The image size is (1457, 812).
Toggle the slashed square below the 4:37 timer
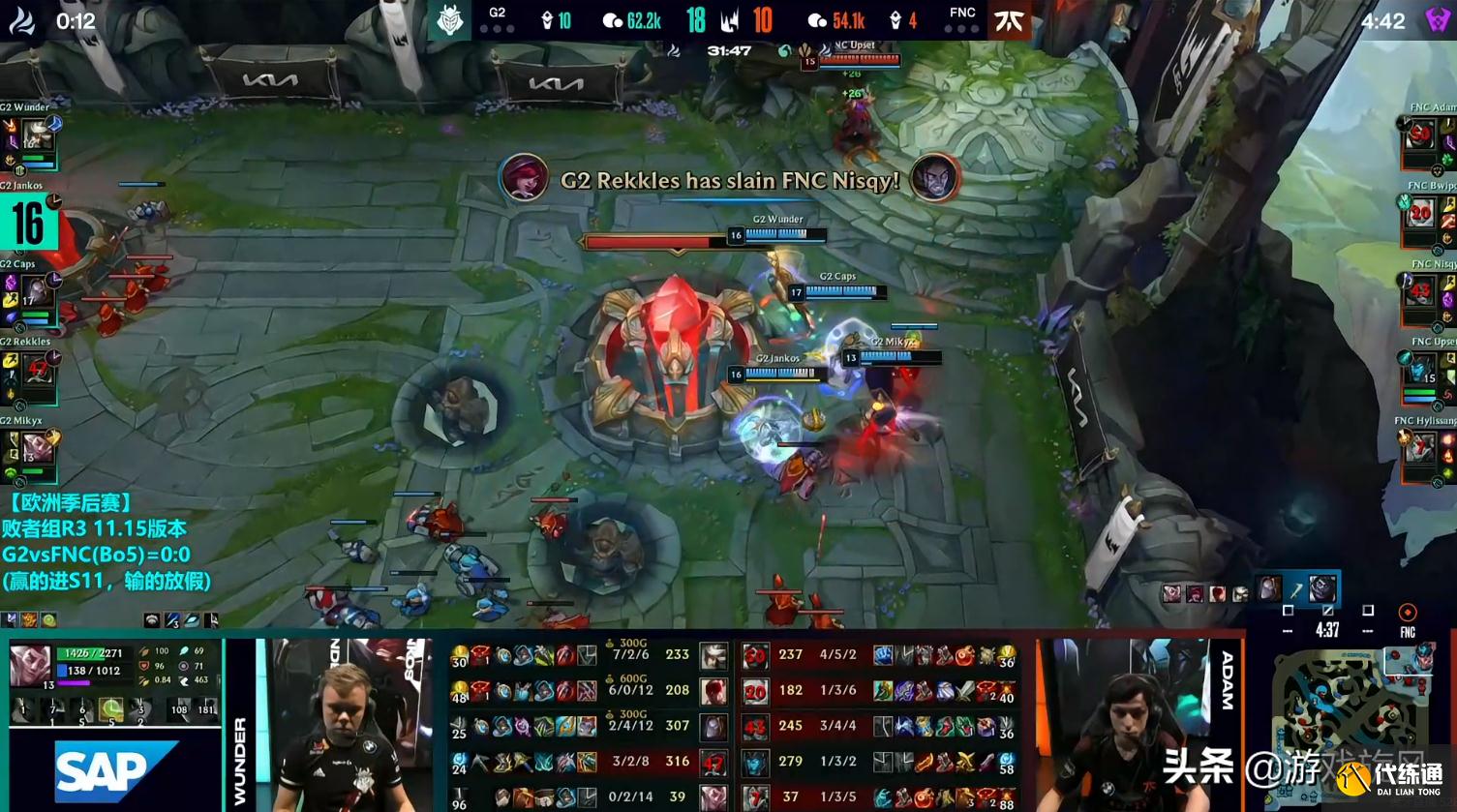1327,611
